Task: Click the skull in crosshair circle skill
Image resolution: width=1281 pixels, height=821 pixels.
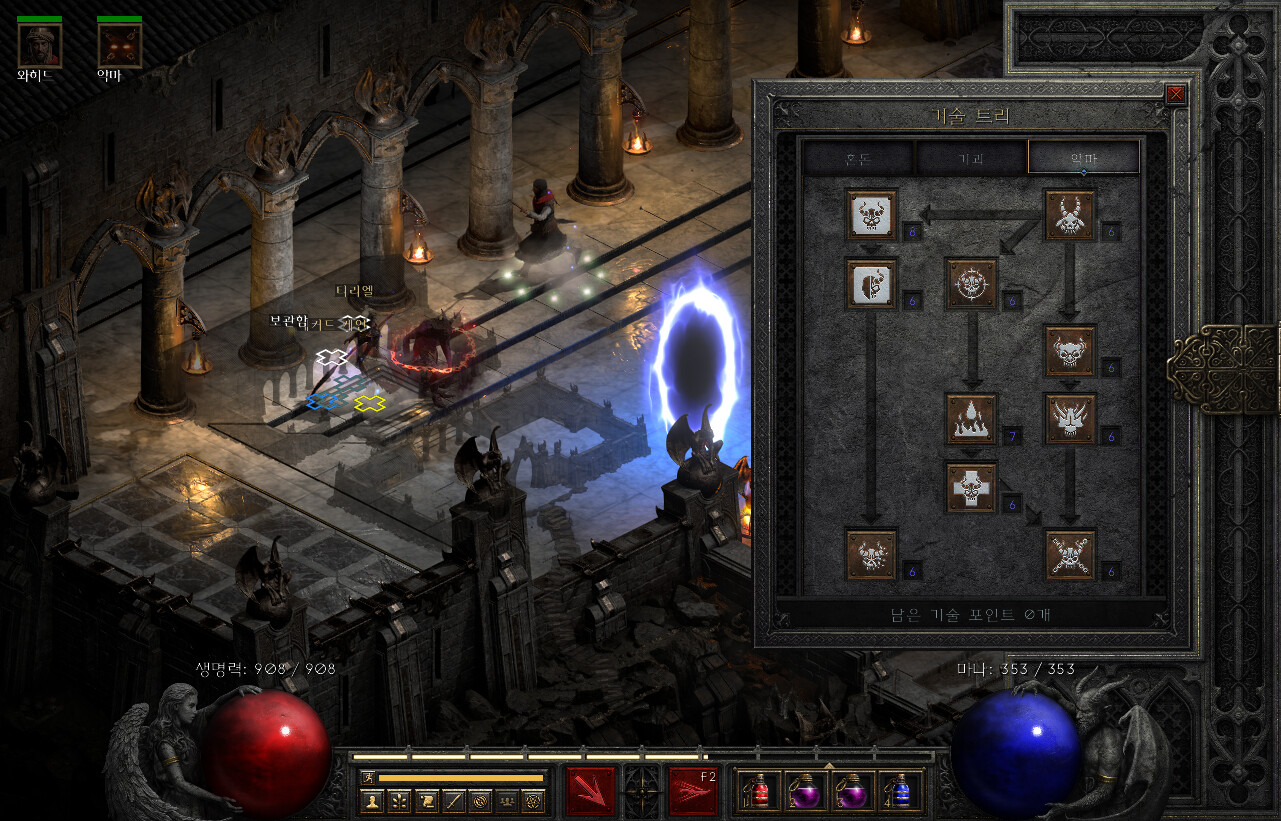Action: tap(971, 283)
